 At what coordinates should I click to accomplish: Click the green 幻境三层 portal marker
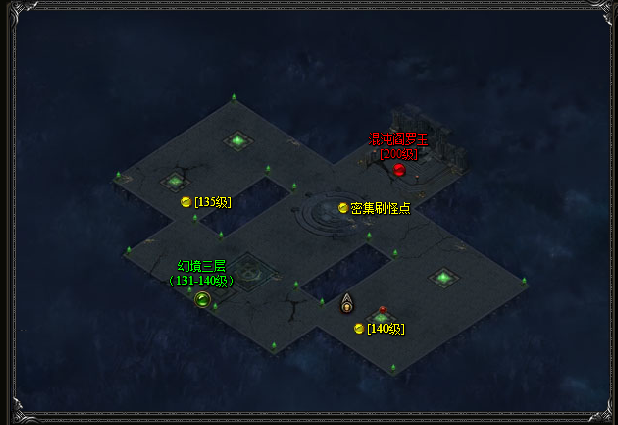(x=202, y=298)
